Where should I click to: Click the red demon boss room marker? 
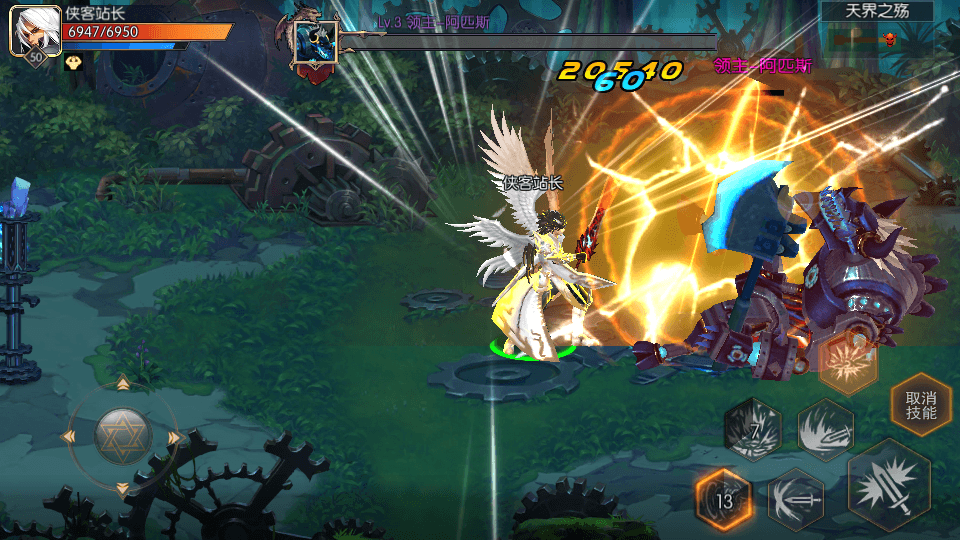pos(887,40)
